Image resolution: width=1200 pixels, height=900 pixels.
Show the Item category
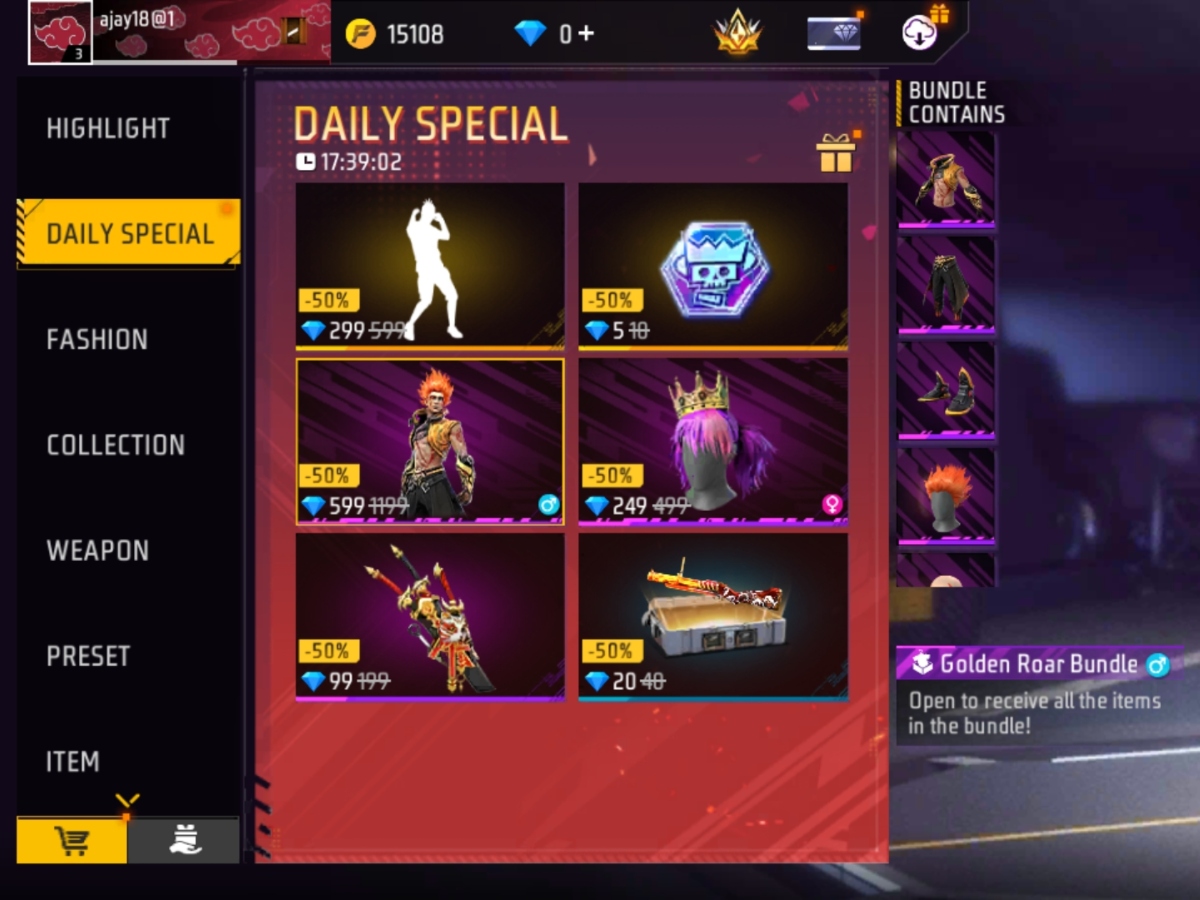pyautogui.click(x=73, y=762)
